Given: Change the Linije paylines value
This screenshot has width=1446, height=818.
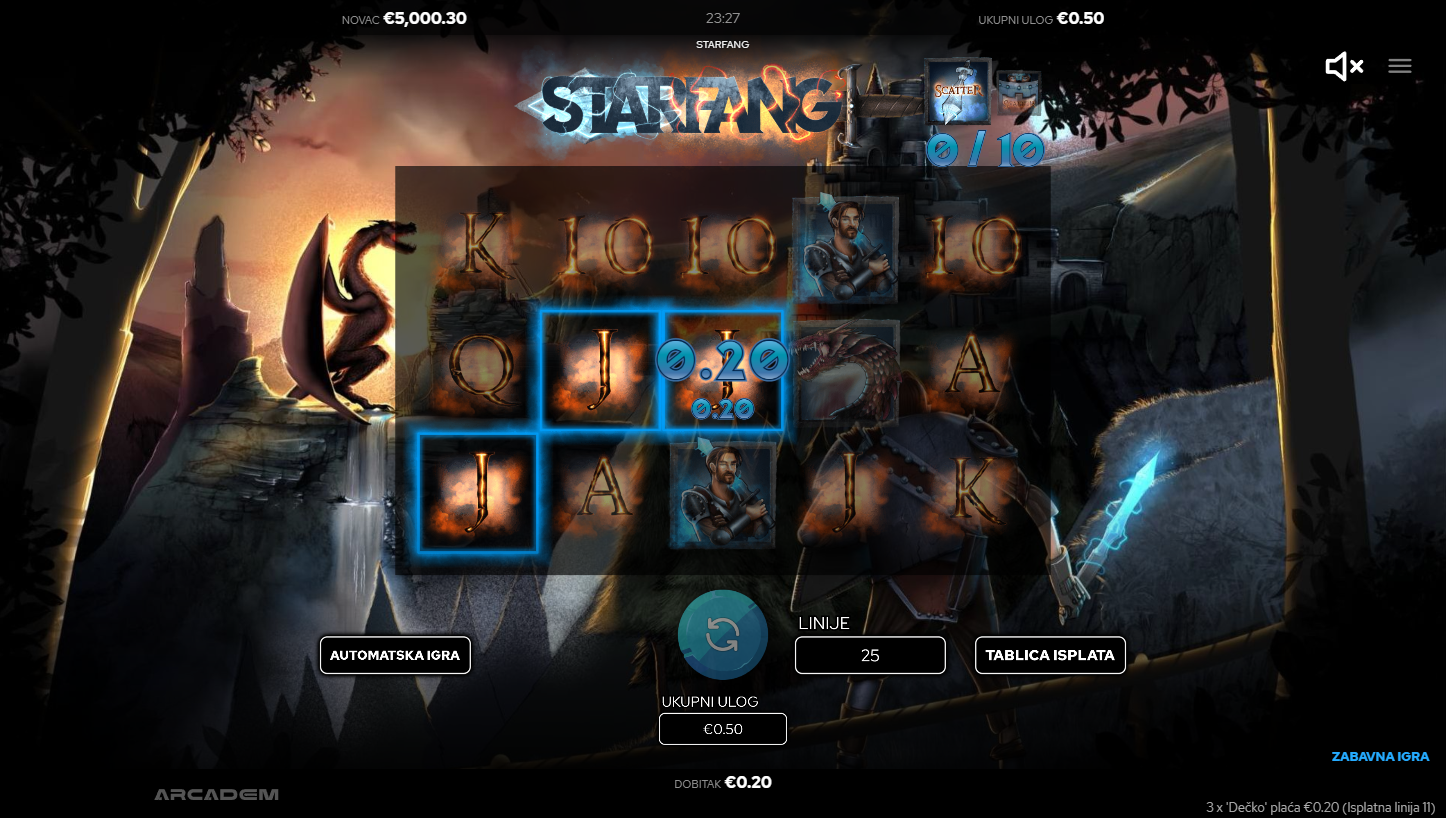Looking at the screenshot, I should coord(870,655).
